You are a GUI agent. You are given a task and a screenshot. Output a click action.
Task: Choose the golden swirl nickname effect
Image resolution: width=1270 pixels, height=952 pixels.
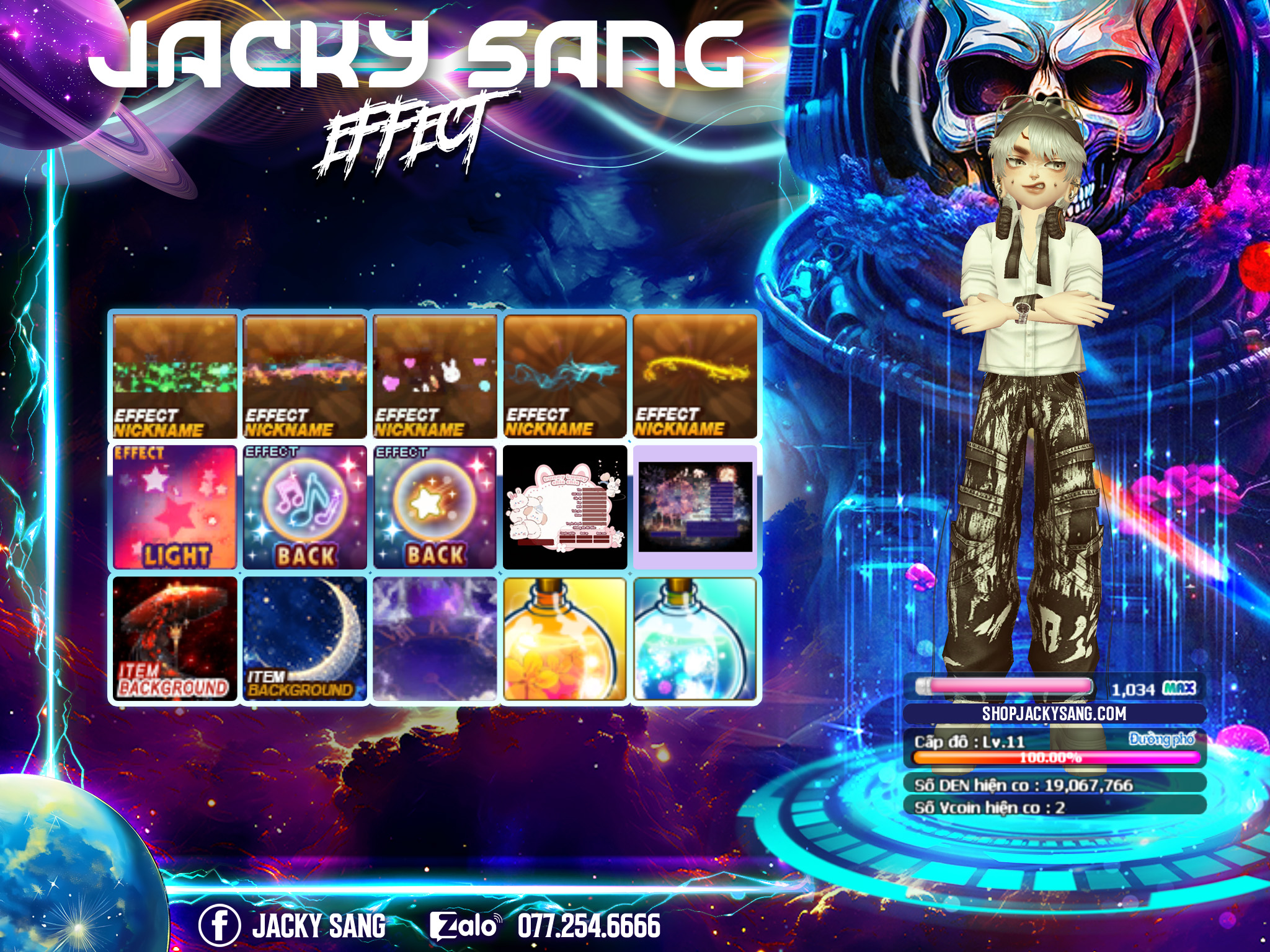pyautogui.click(x=695, y=376)
